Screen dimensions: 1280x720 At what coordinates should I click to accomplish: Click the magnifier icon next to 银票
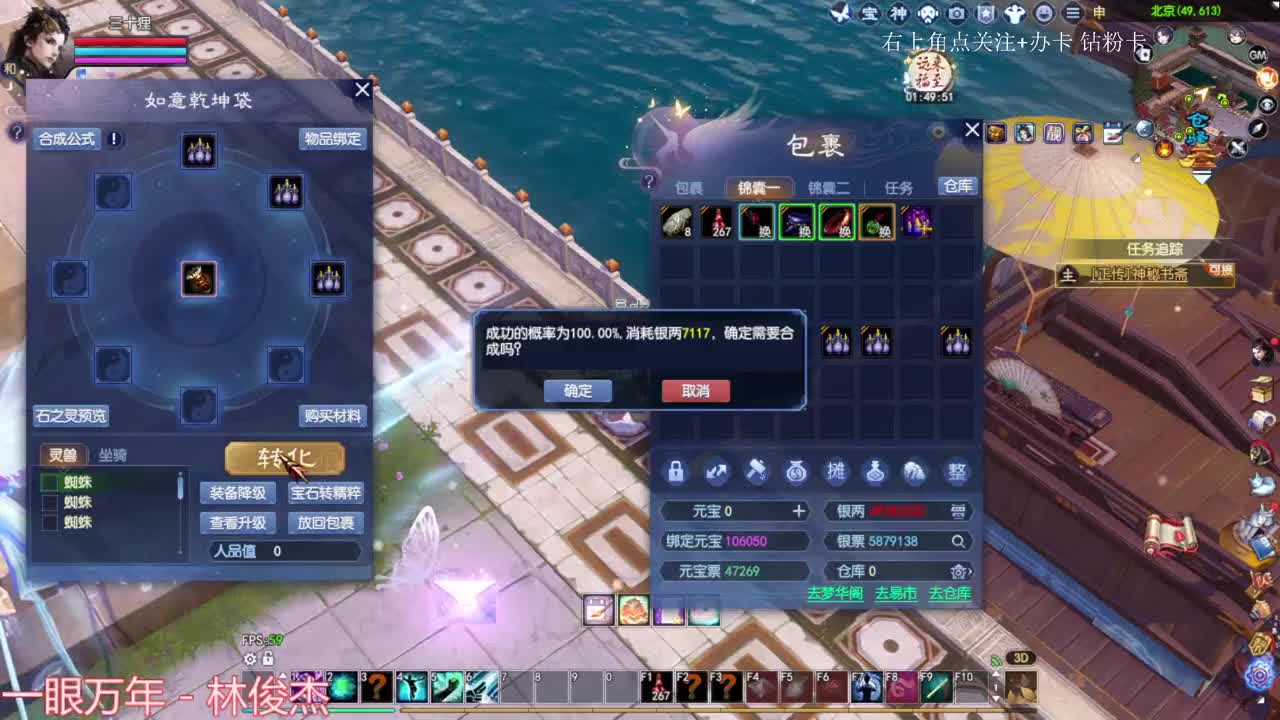958,541
